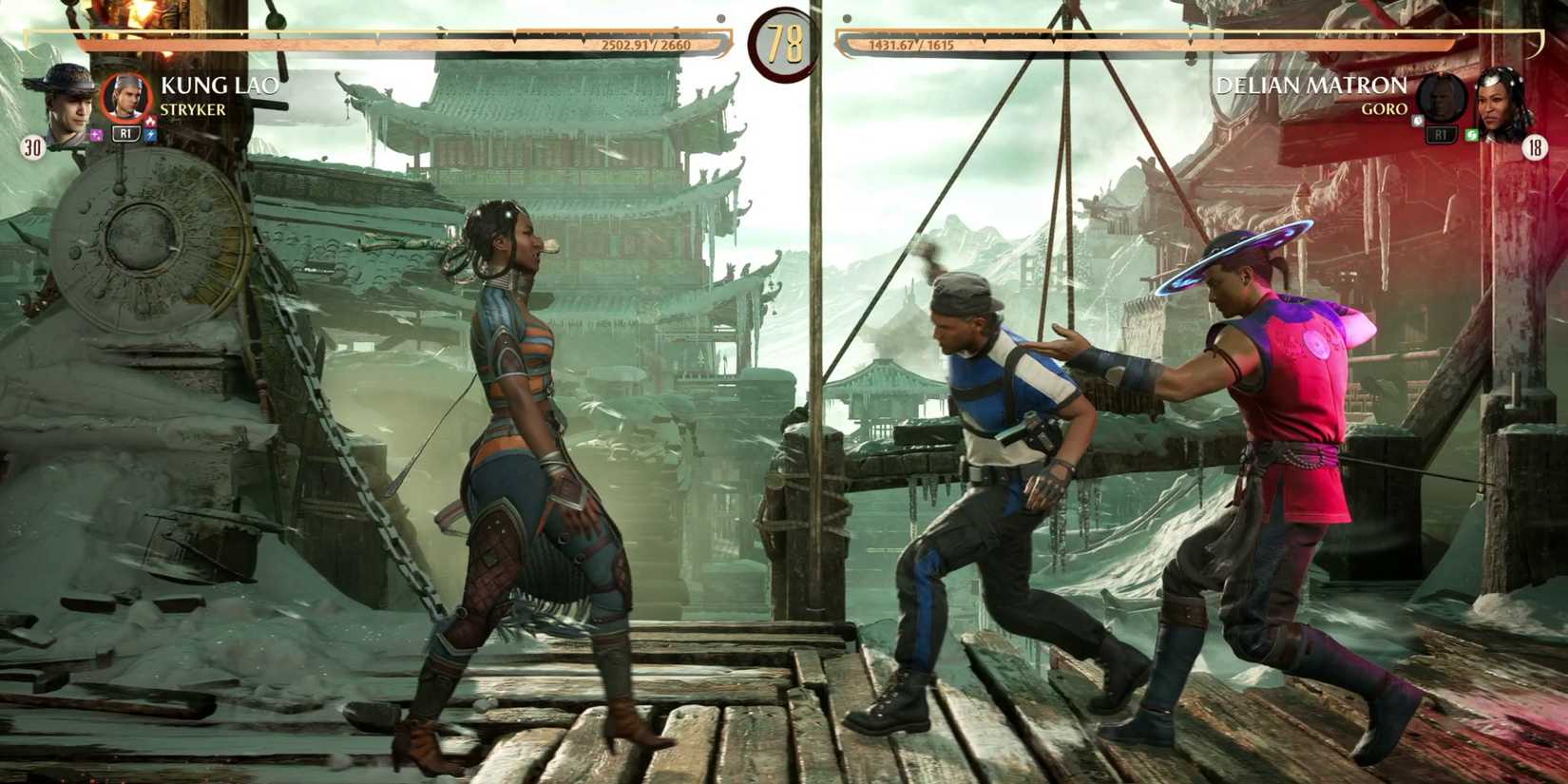Image resolution: width=1568 pixels, height=784 pixels.
Task: Select Goro's darkened Kameo portrait circle
Action: pos(1440,97)
